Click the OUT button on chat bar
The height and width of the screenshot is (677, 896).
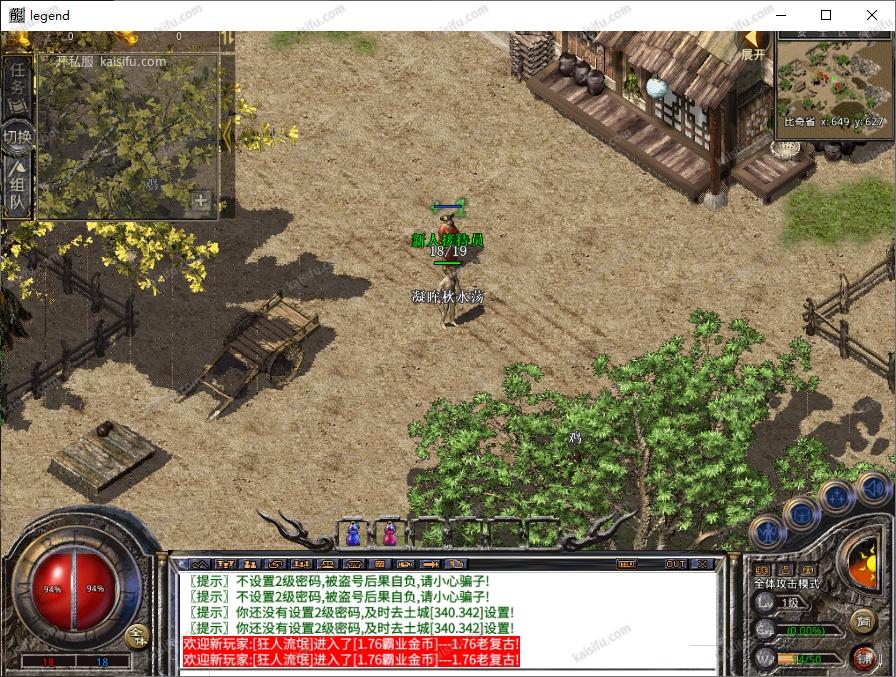tap(676, 564)
